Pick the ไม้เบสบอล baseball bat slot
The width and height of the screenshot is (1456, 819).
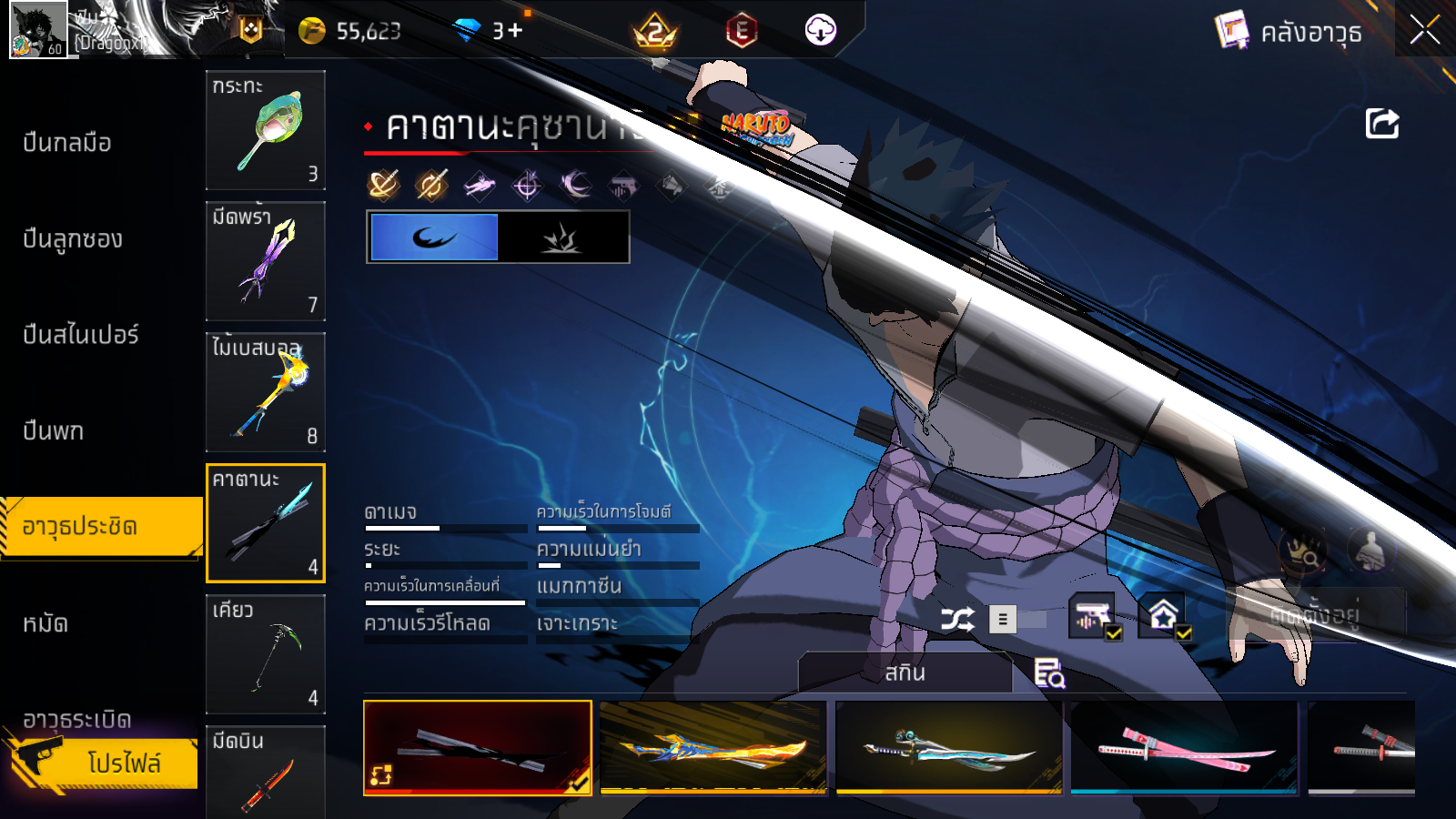[x=265, y=391]
